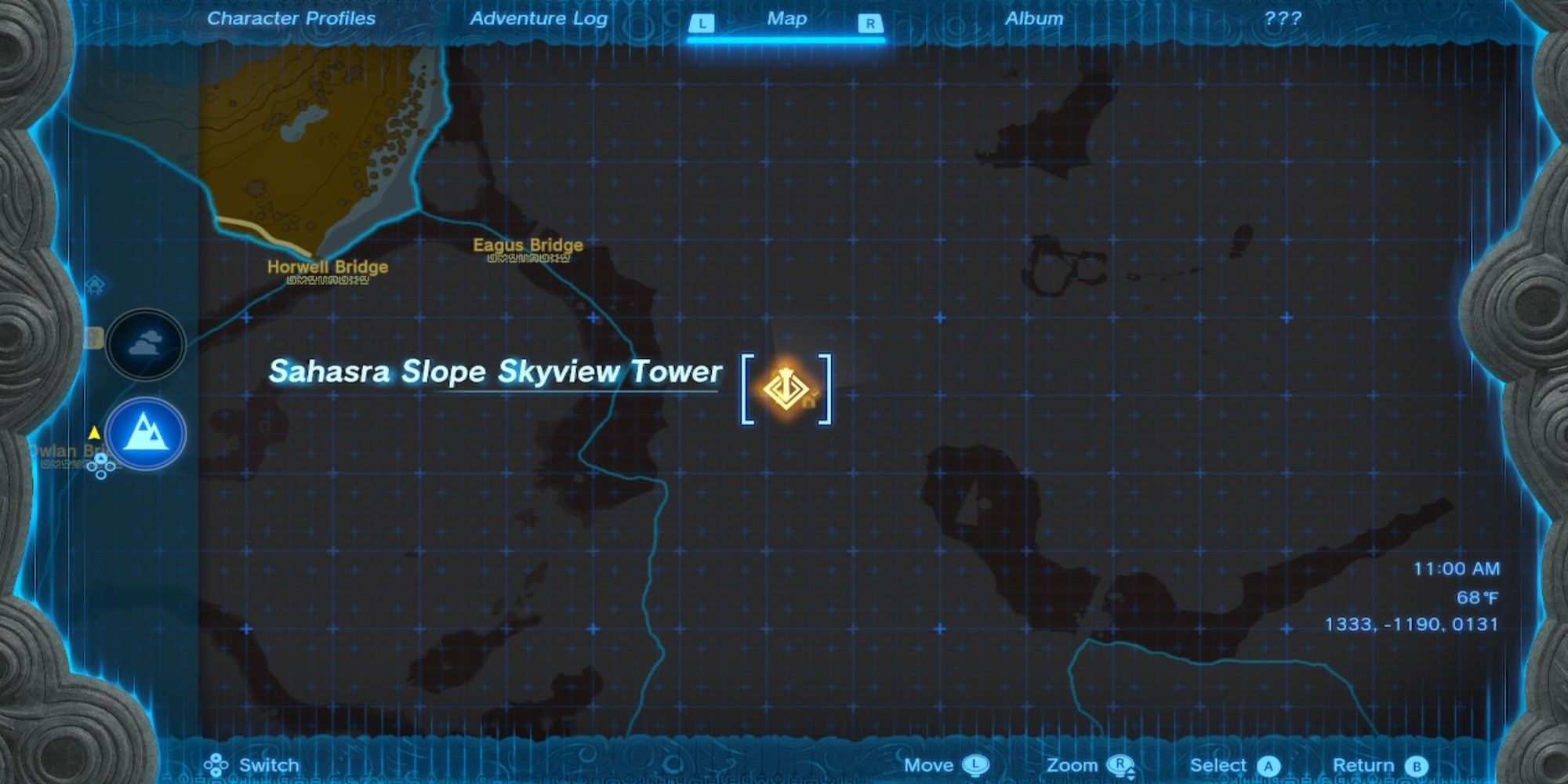This screenshot has width=1568, height=784.
Task: Click the Switch control in the bottom bar
Action: (267, 764)
